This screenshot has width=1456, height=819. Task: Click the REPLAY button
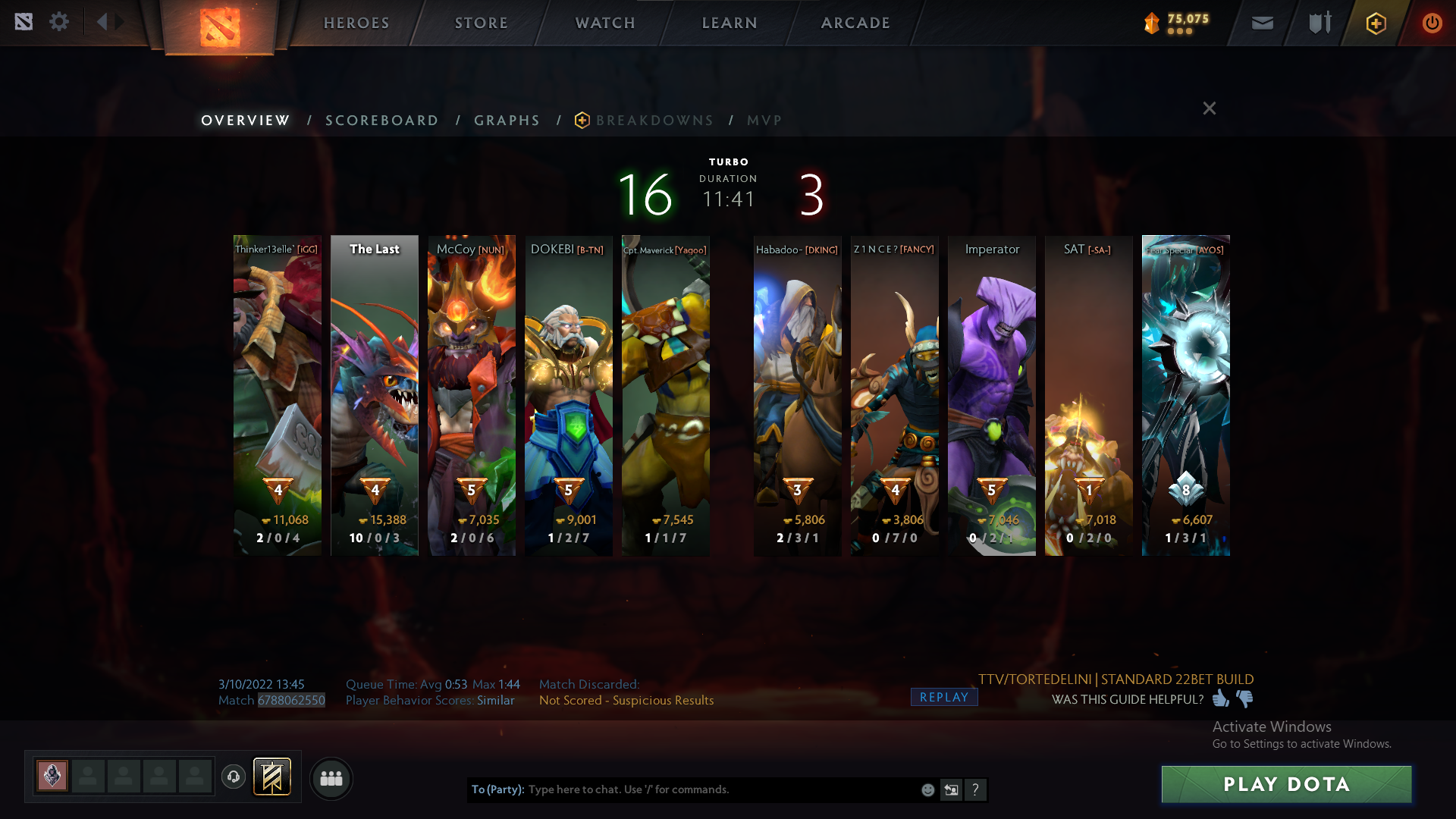click(x=944, y=696)
